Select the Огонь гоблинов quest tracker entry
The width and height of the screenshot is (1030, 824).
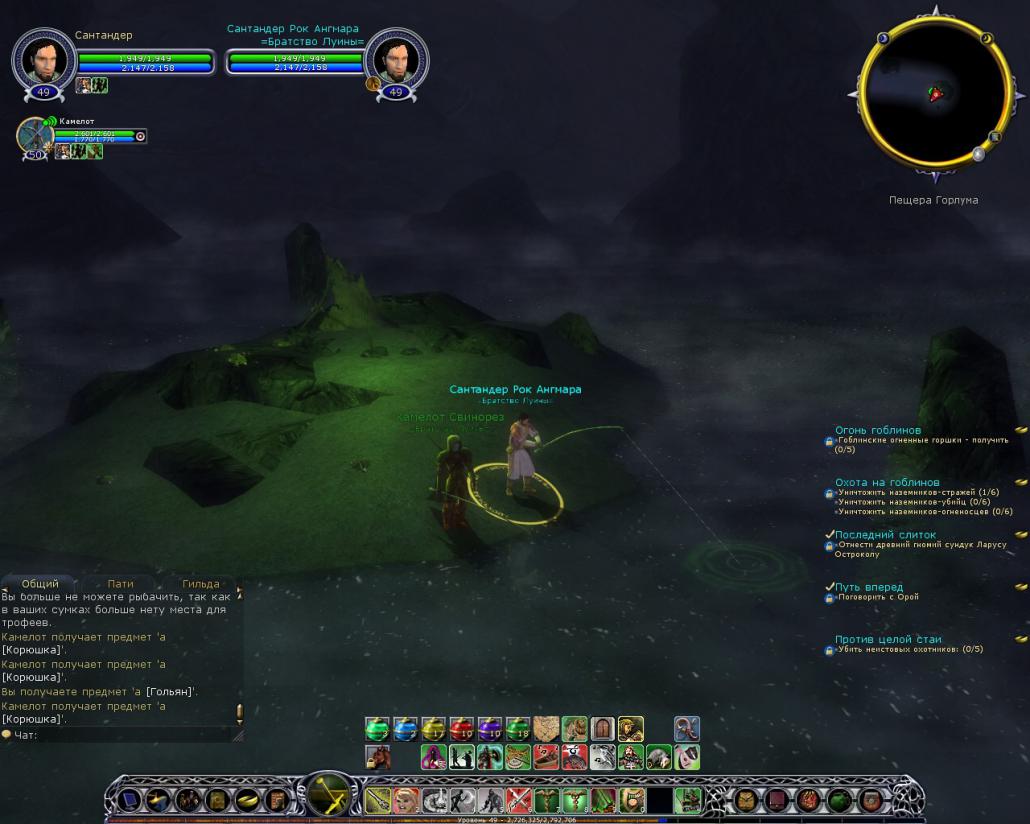point(878,430)
